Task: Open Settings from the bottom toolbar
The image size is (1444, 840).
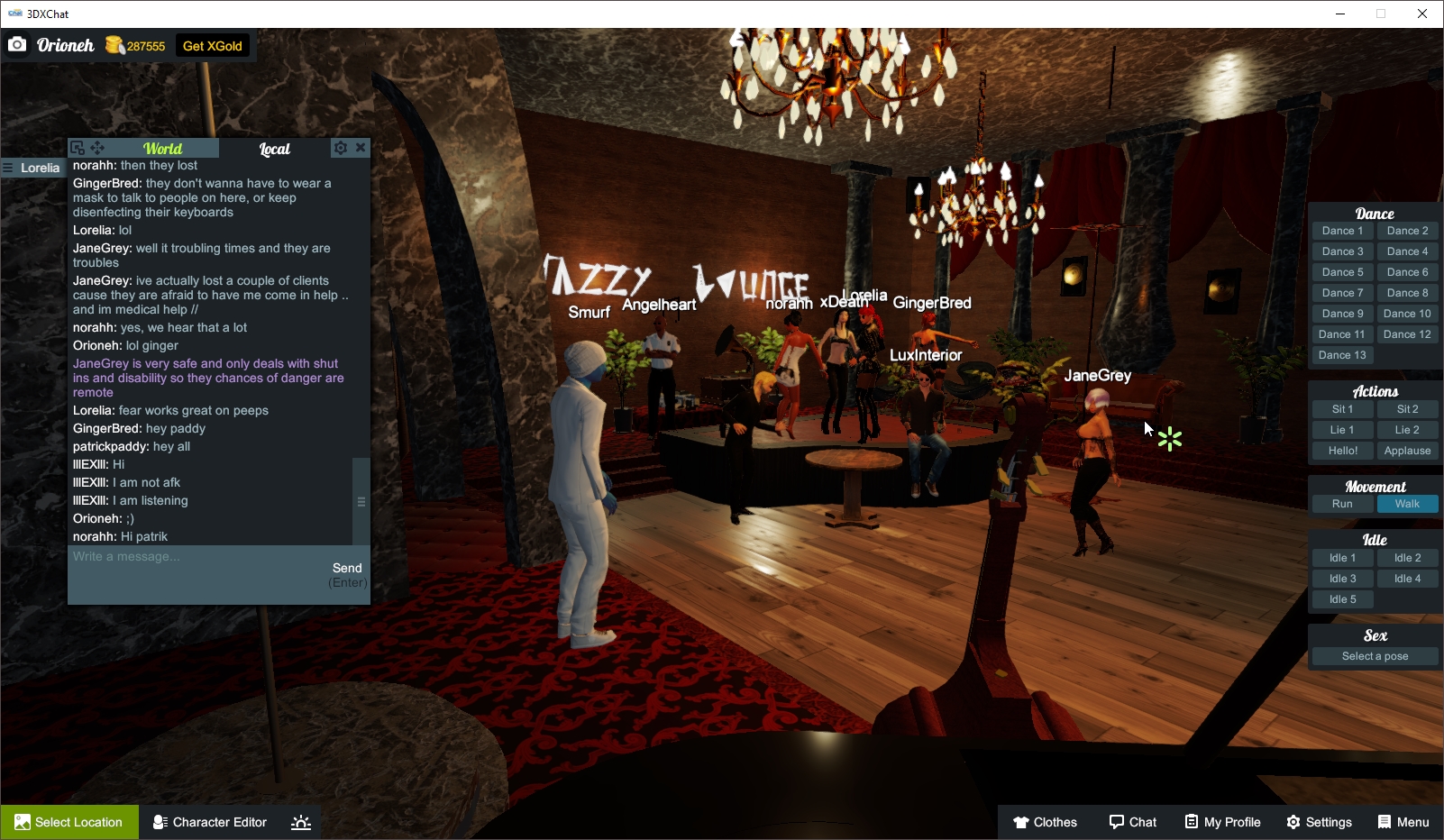Action: click(x=1319, y=822)
